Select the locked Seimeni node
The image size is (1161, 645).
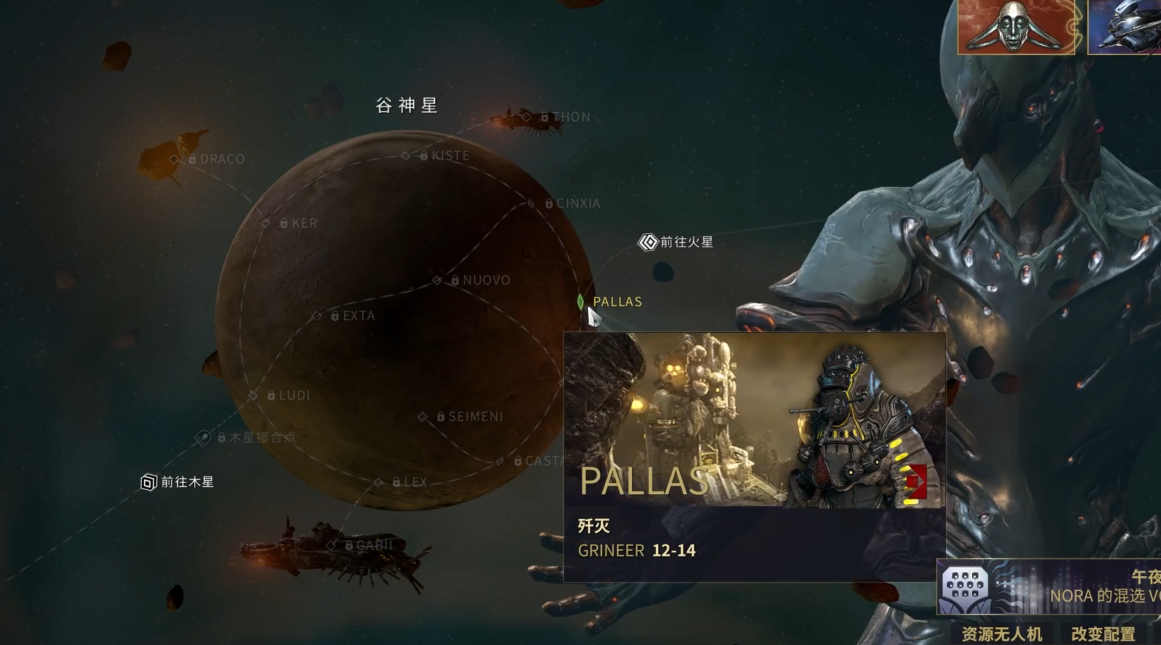coord(422,416)
